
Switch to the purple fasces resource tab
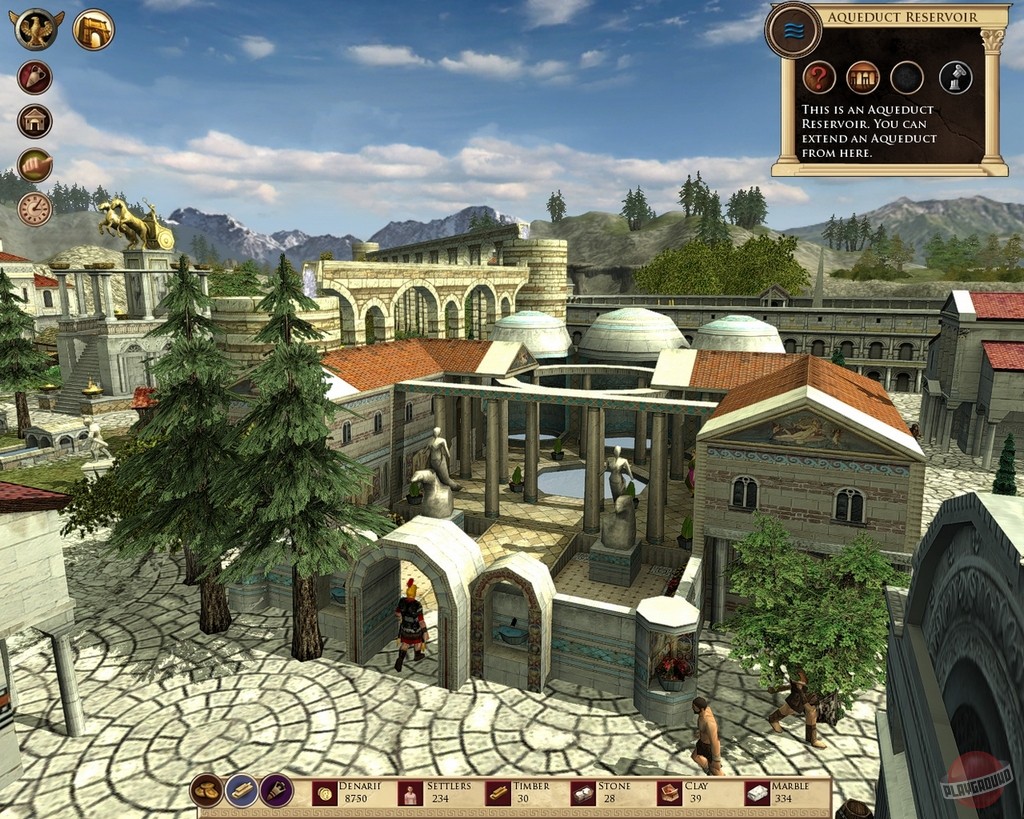coord(277,790)
